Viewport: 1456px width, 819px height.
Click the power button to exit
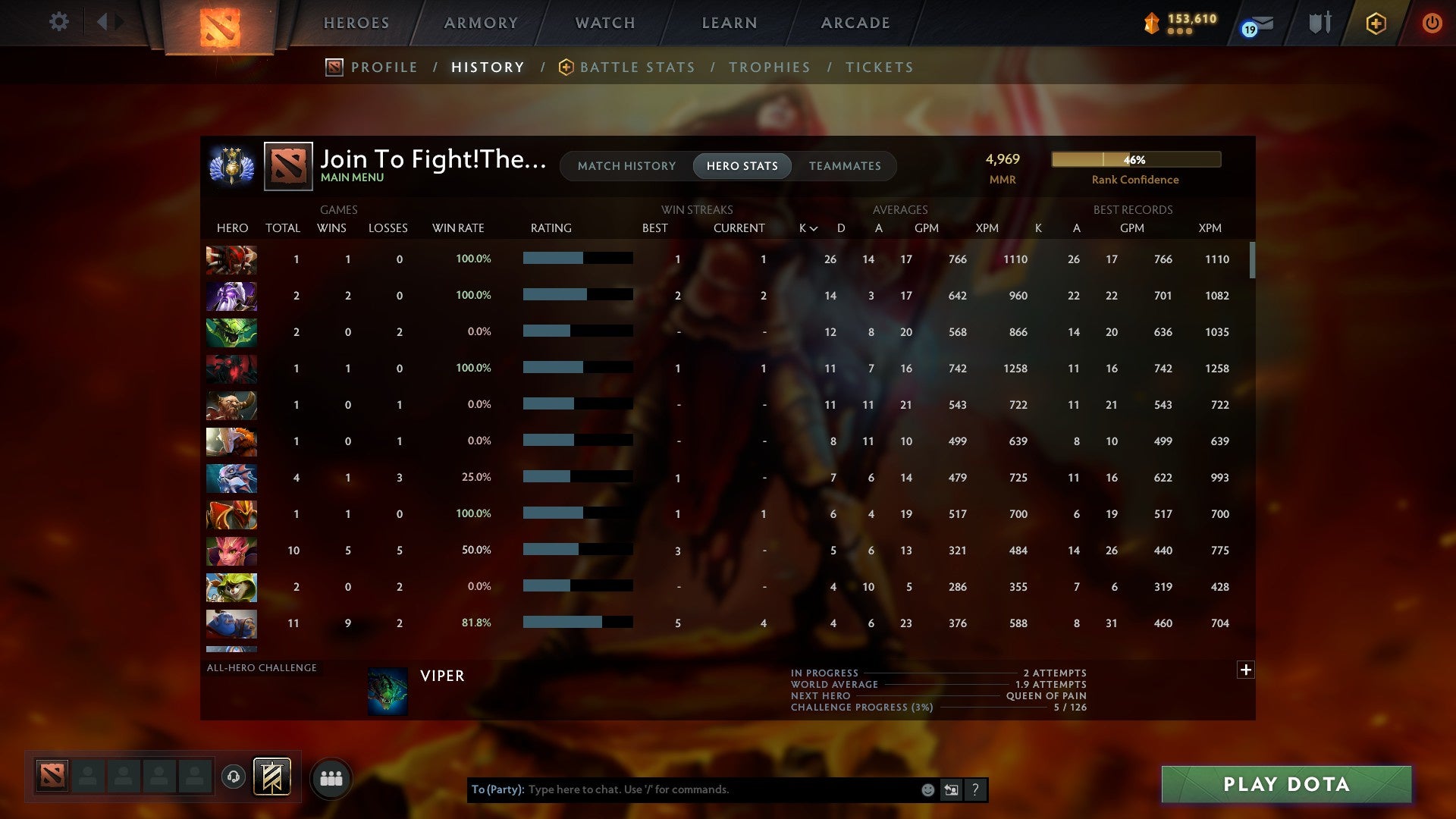[1432, 24]
